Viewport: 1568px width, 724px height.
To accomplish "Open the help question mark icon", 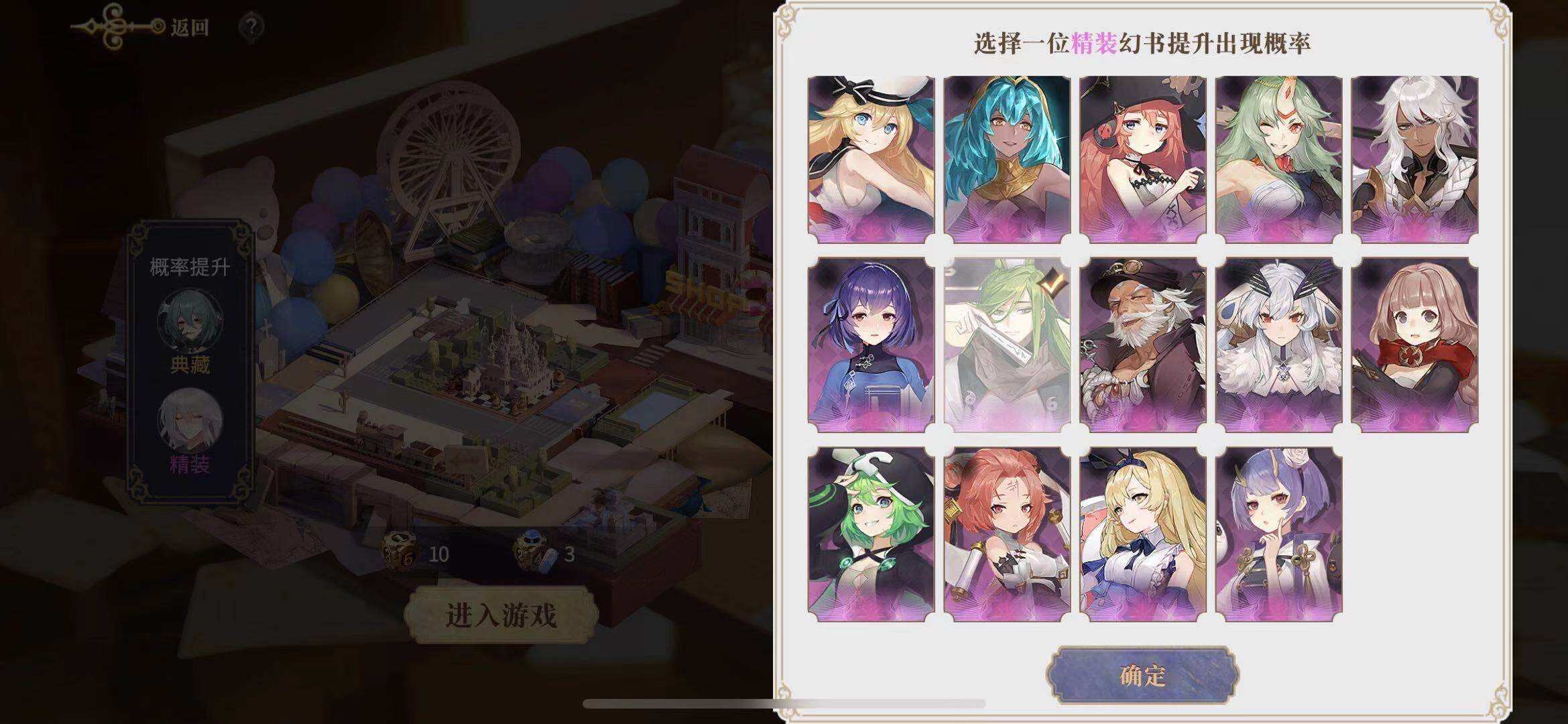I will coord(251,25).
